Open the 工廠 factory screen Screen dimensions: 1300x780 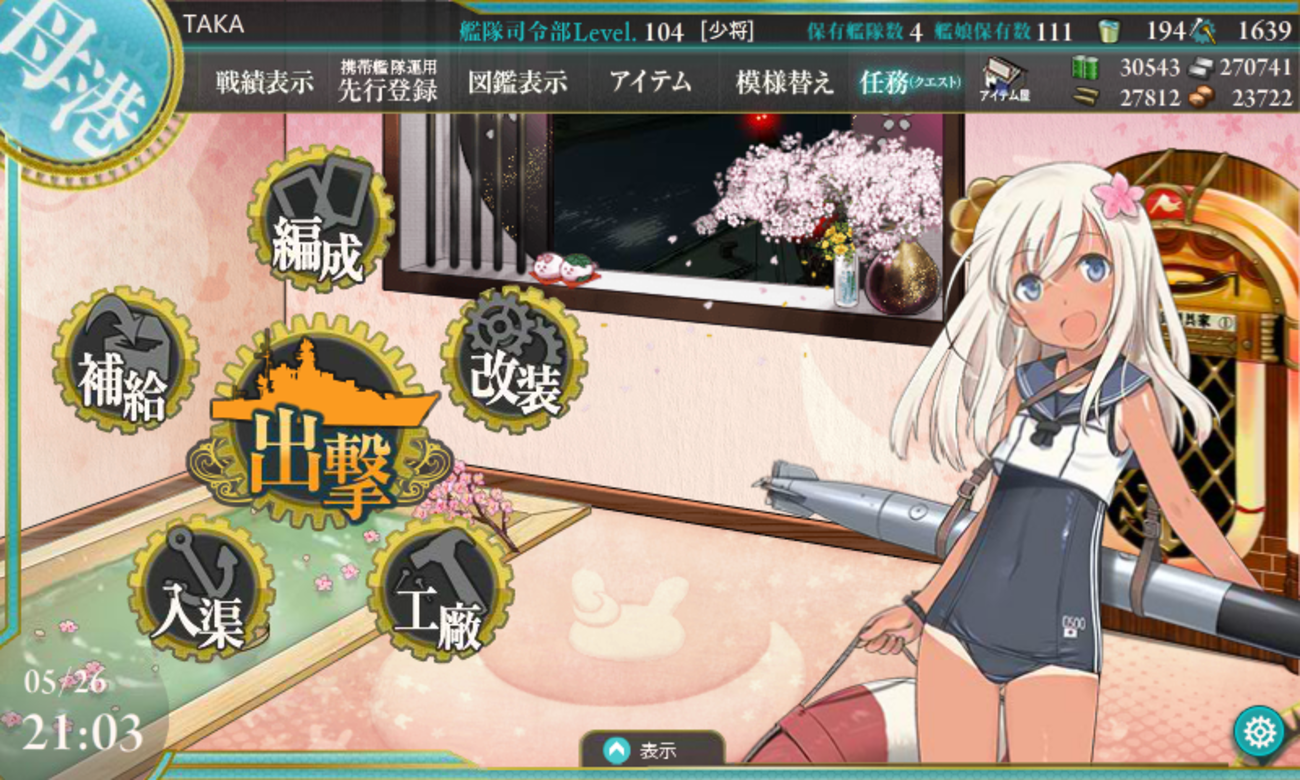[440, 590]
